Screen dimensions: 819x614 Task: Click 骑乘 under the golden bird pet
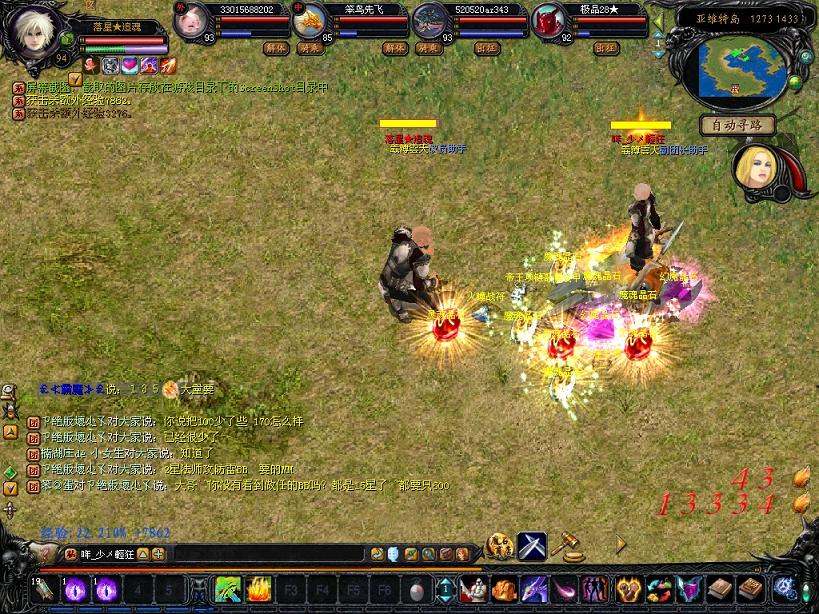coord(428,47)
